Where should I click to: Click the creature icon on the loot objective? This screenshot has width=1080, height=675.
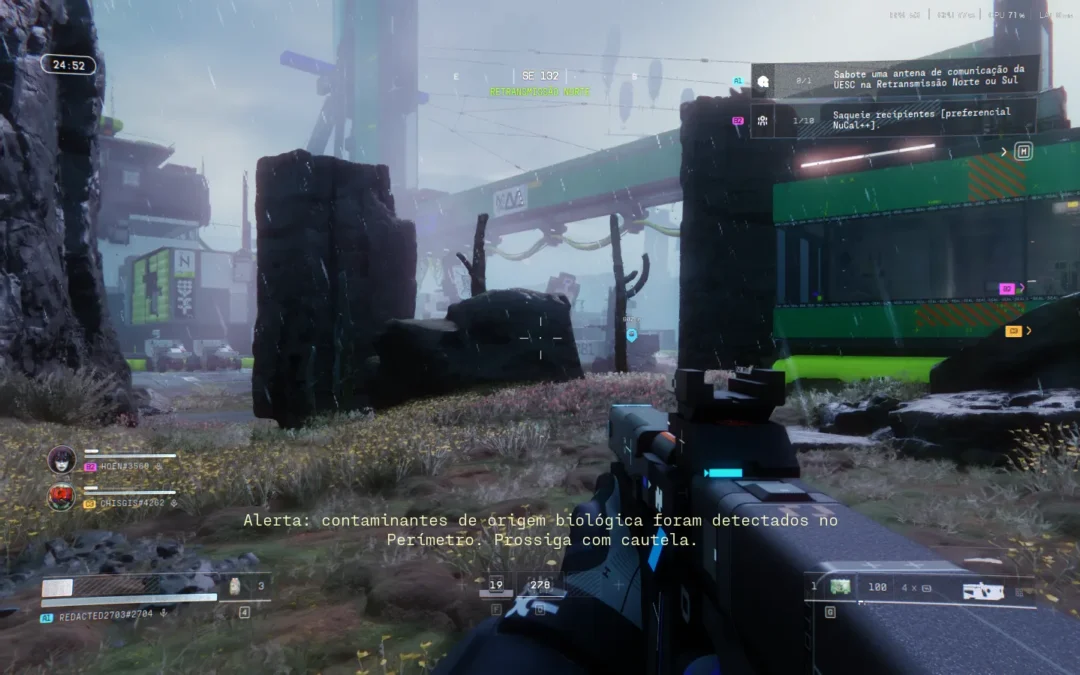click(763, 120)
